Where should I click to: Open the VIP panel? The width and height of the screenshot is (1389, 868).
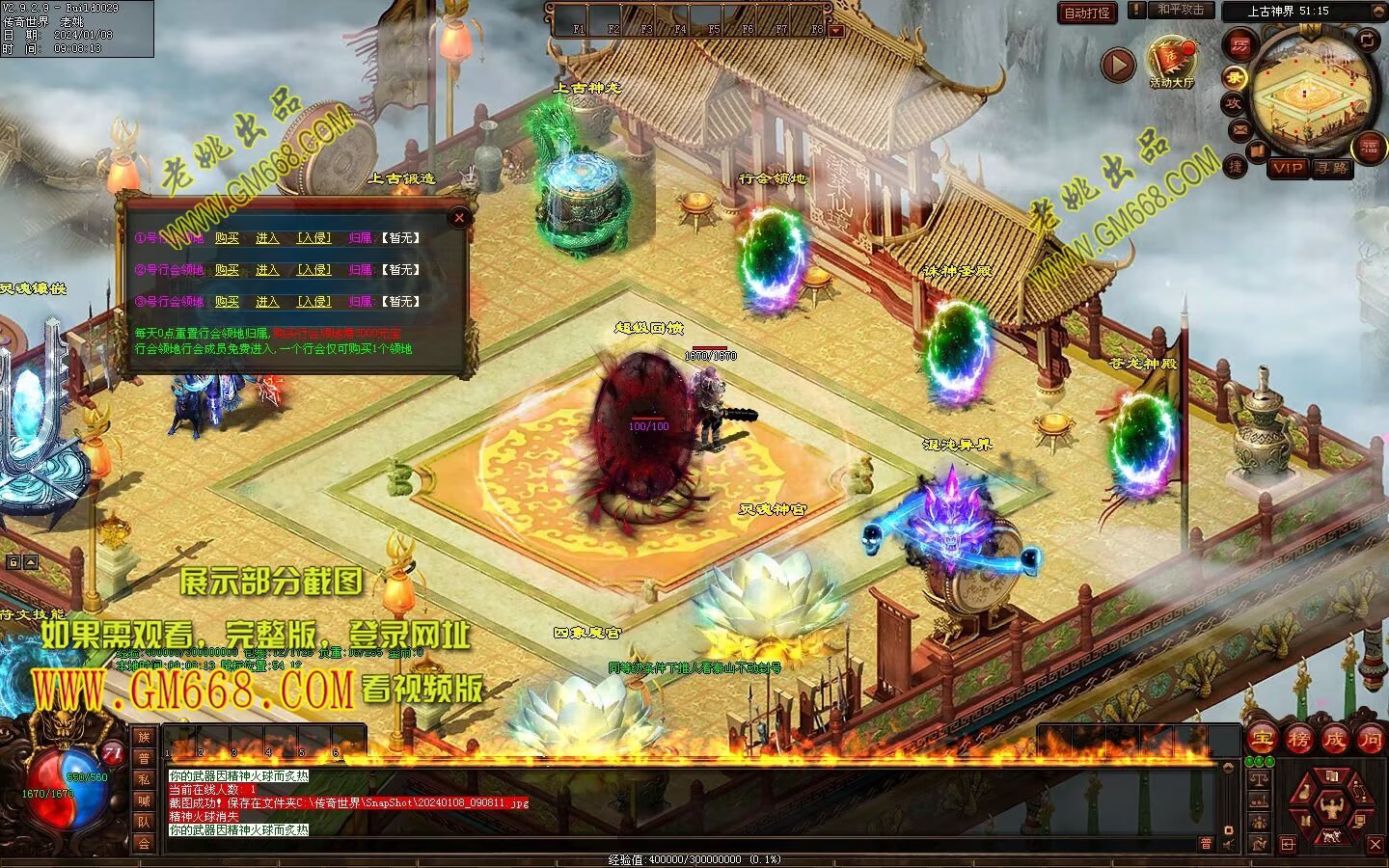click(1288, 168)
